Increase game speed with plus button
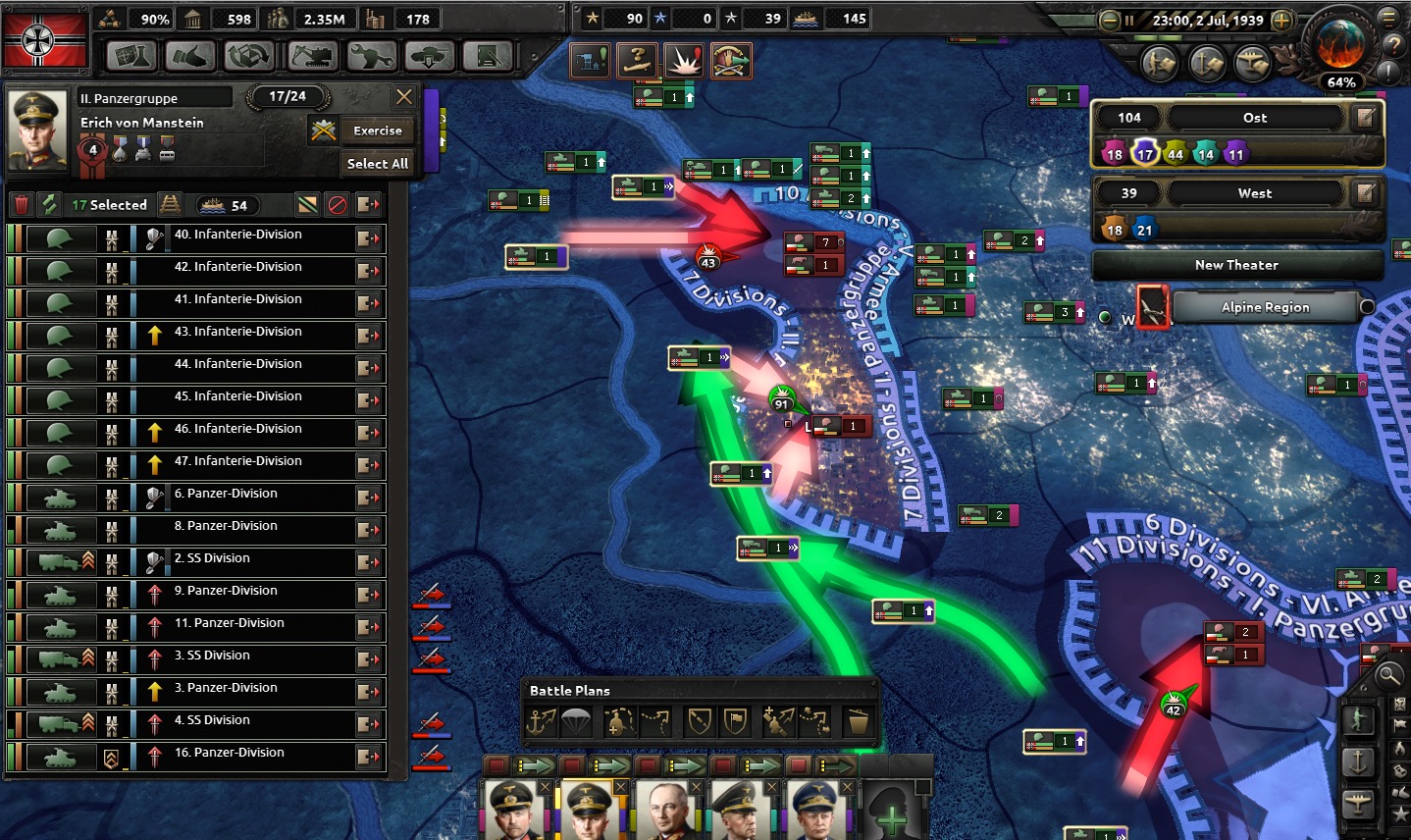Screen dimensions: 1411x840 click(1281, 21)
